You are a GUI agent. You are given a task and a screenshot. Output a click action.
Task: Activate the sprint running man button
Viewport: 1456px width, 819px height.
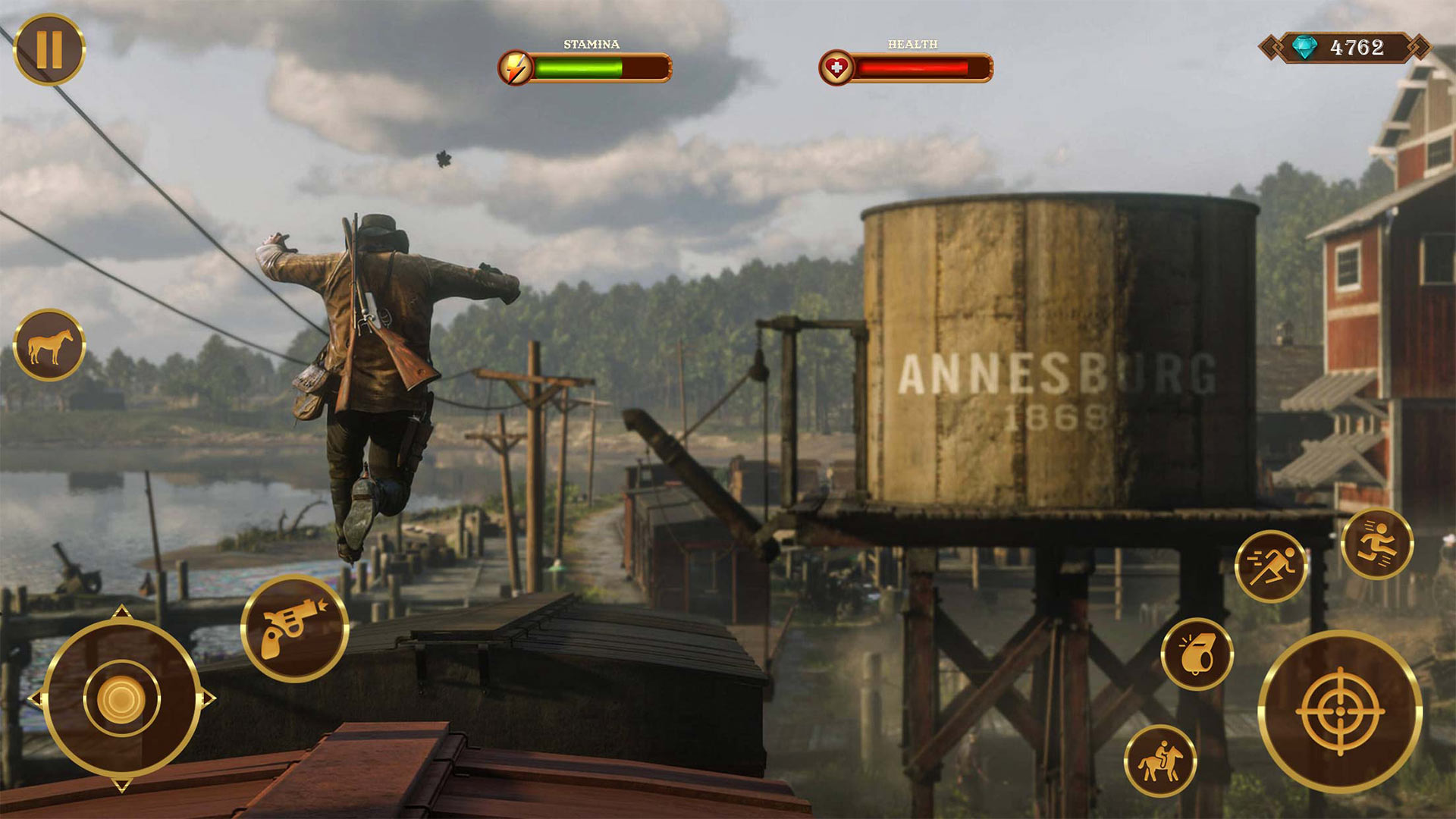1270,566
